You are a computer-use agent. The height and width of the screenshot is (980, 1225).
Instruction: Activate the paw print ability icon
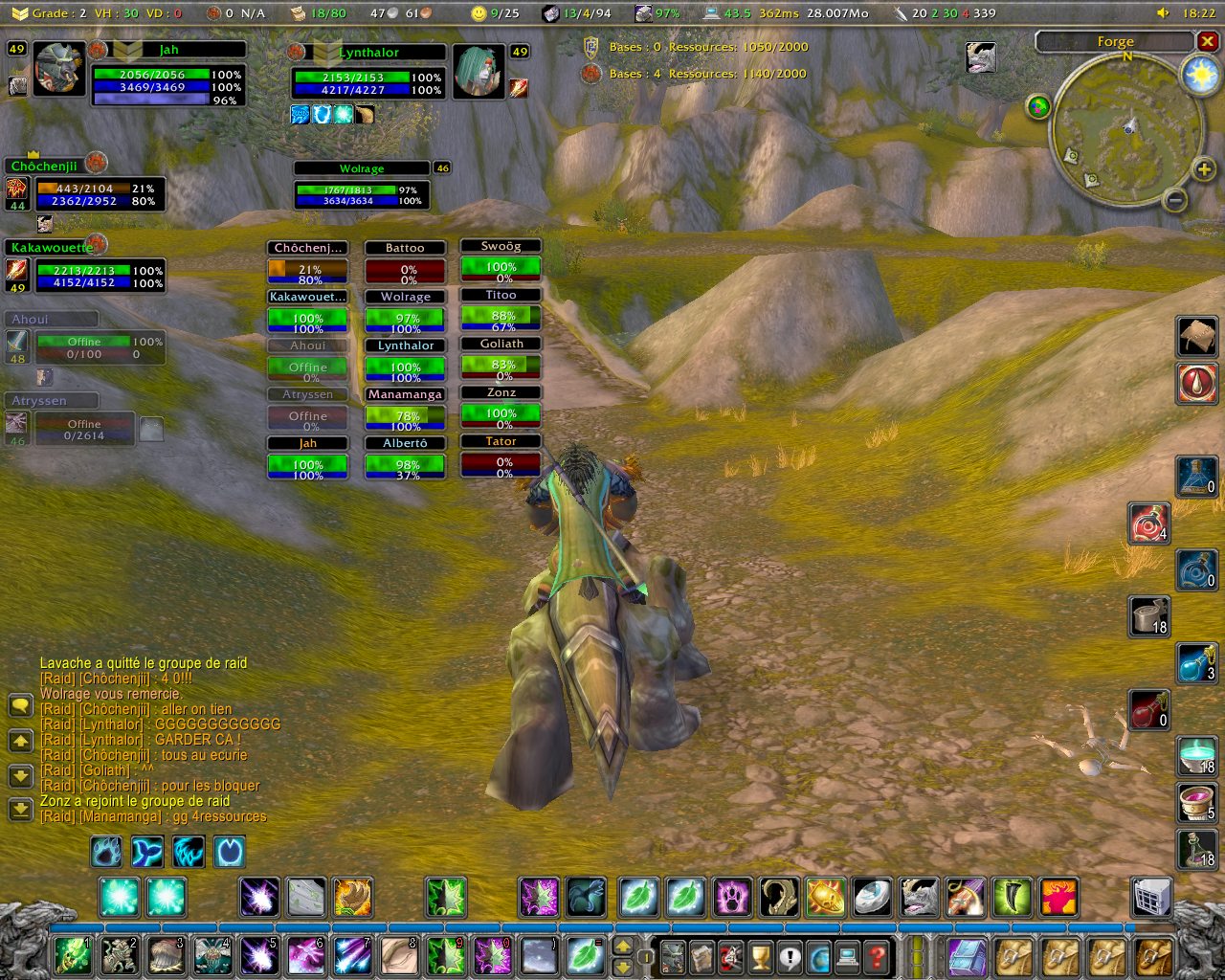732,898
